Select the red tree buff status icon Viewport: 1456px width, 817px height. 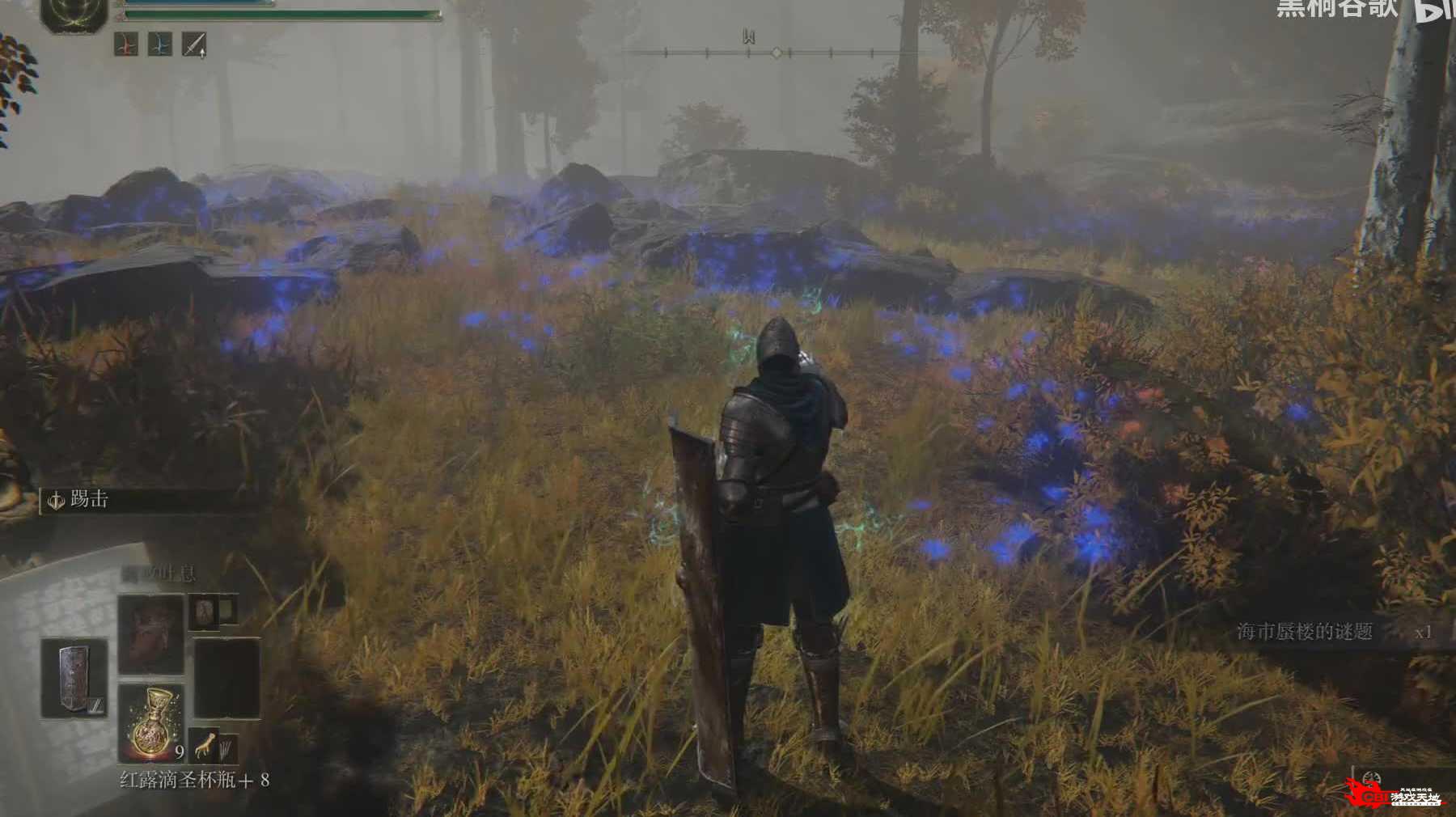pyautogui.click(x=125, y=44)
